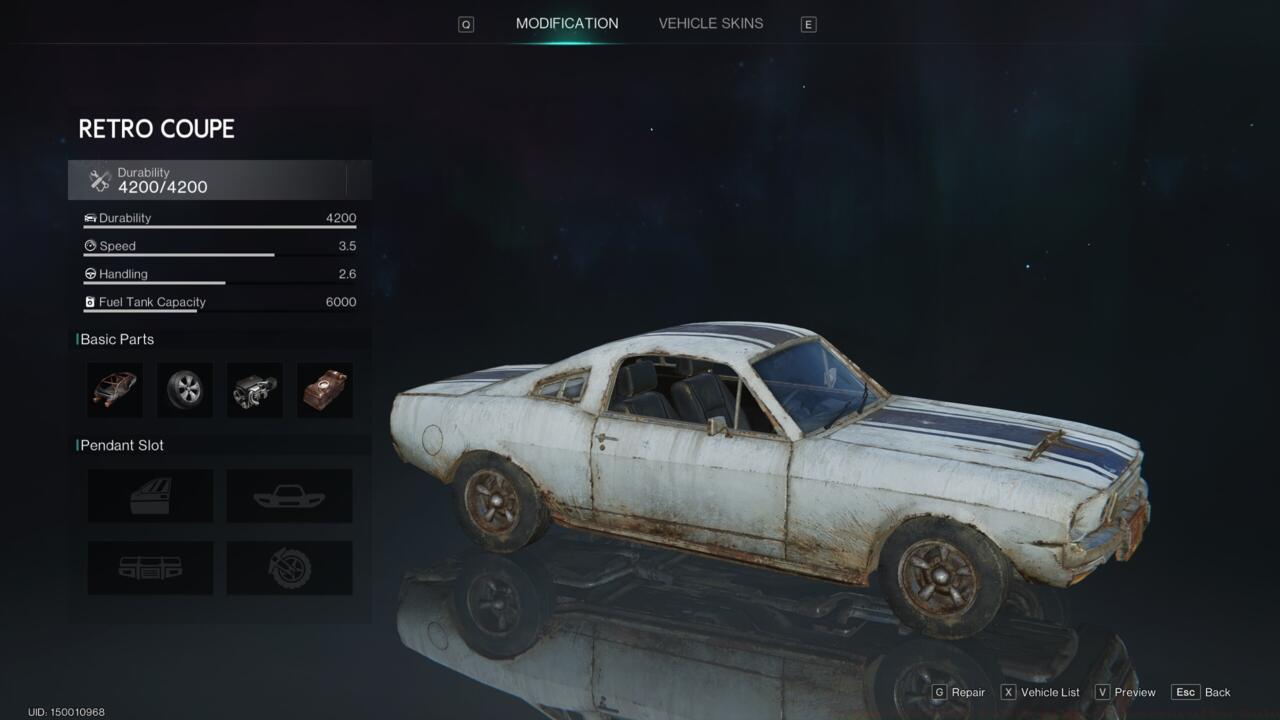Click the wrench icon in the Durability header

click(x=99, y=179)
